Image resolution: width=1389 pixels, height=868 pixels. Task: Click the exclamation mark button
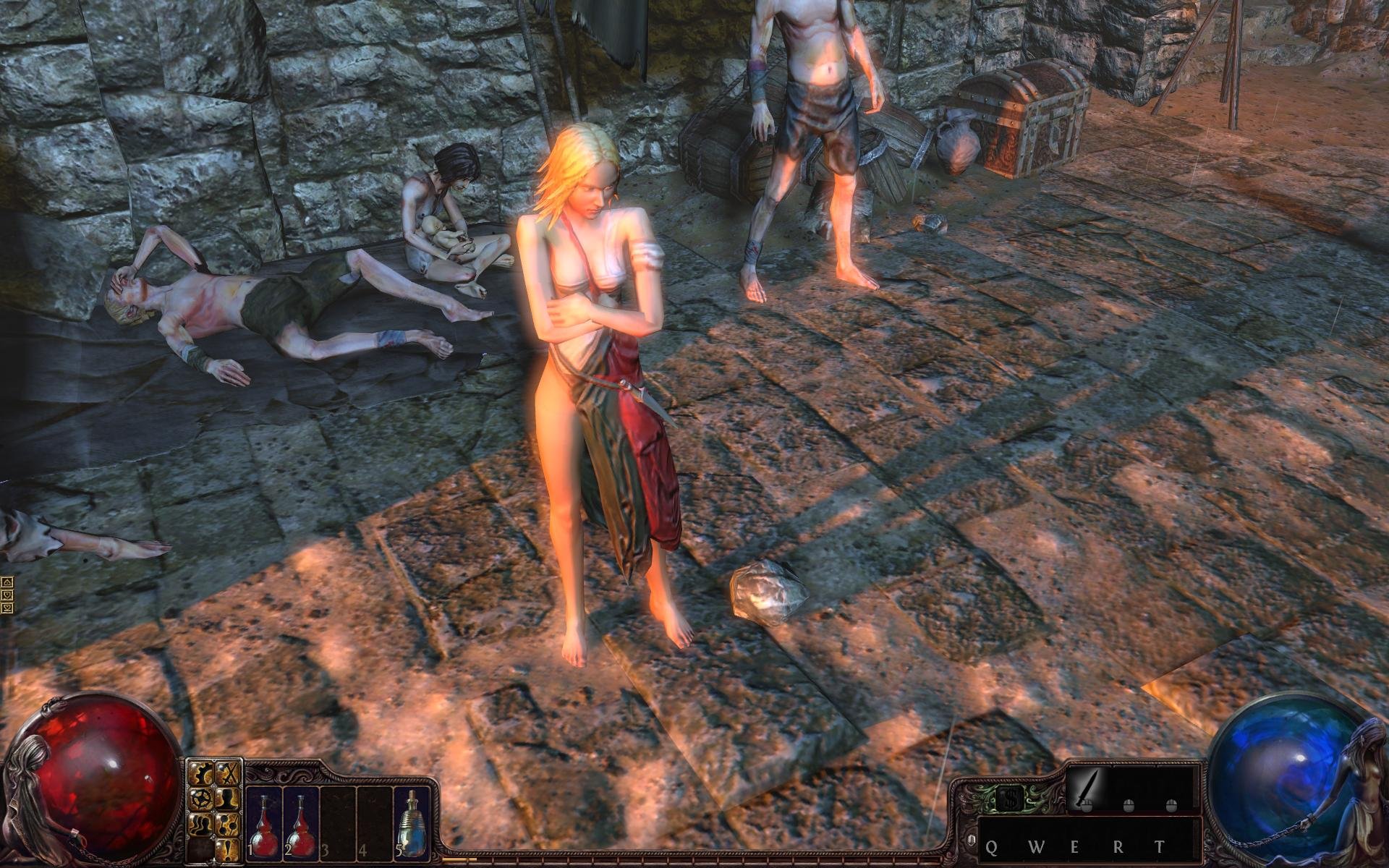[x=227, y=850]
